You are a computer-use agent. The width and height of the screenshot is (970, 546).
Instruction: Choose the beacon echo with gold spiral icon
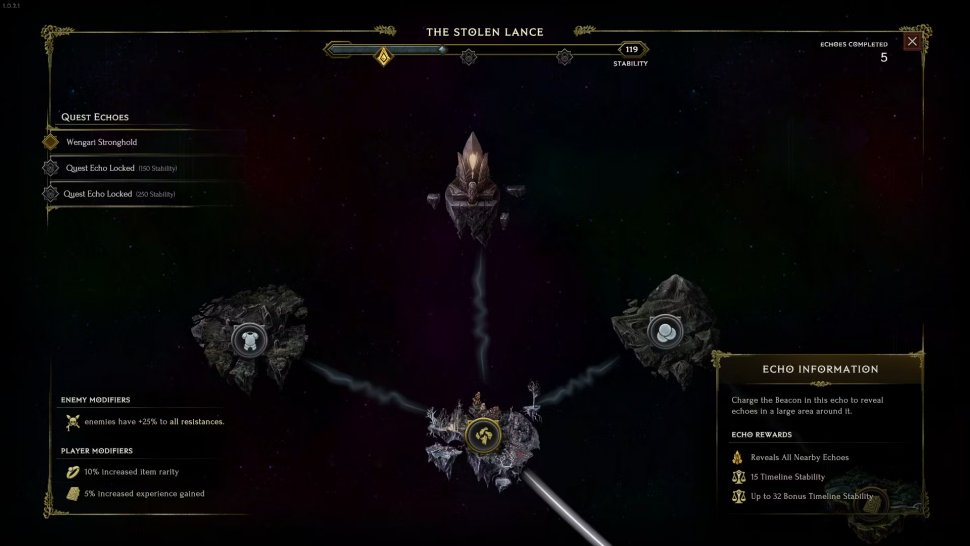tap(482, 435)
